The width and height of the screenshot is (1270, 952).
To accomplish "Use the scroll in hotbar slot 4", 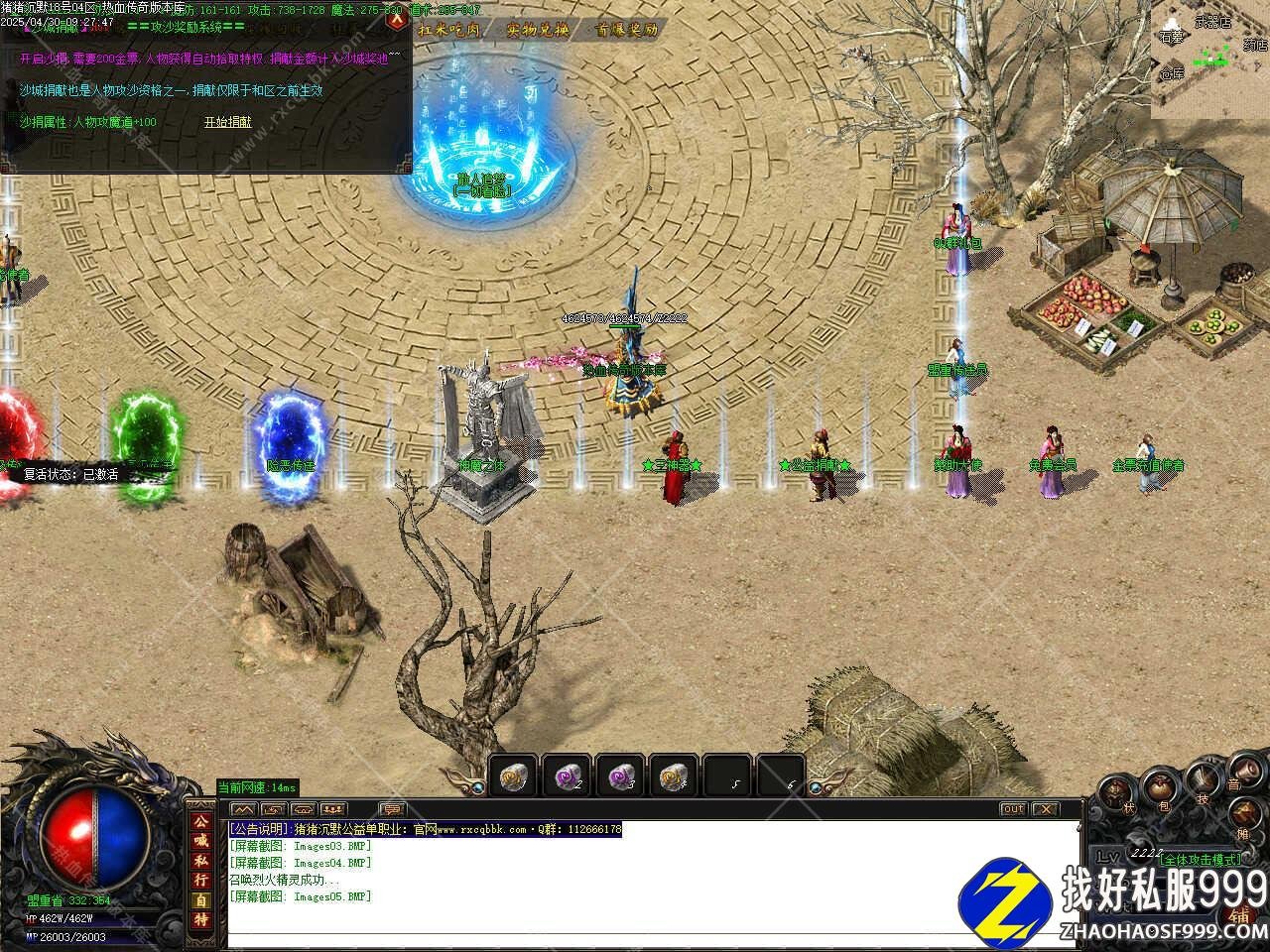I will 674,774.
